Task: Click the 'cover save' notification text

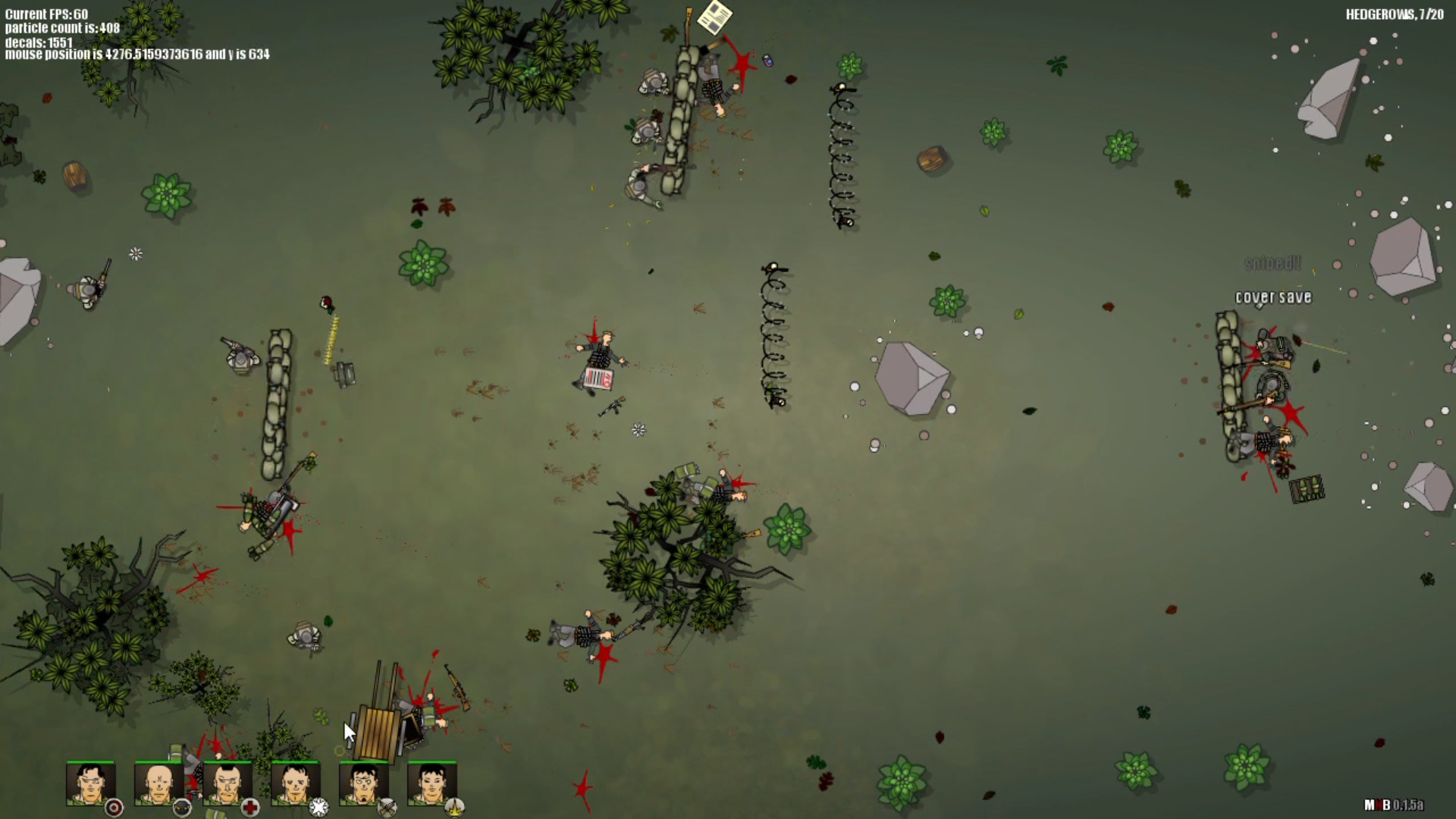Action: click(x=1272, y=297)
